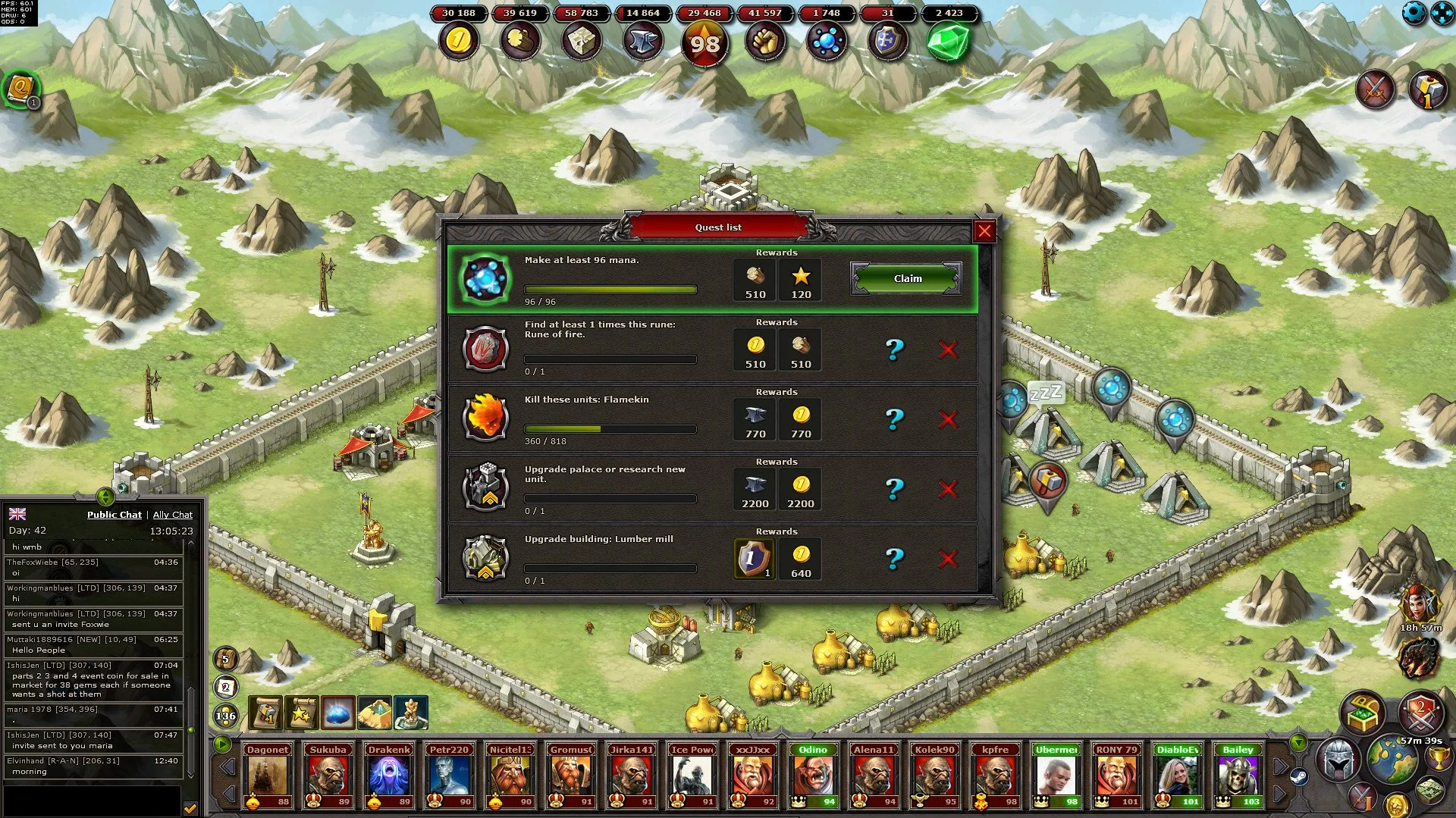The width and height of the screenshot is (1456, 818).
Task: Claim the 96 mana quest reward
Action: tap(905, 278)
